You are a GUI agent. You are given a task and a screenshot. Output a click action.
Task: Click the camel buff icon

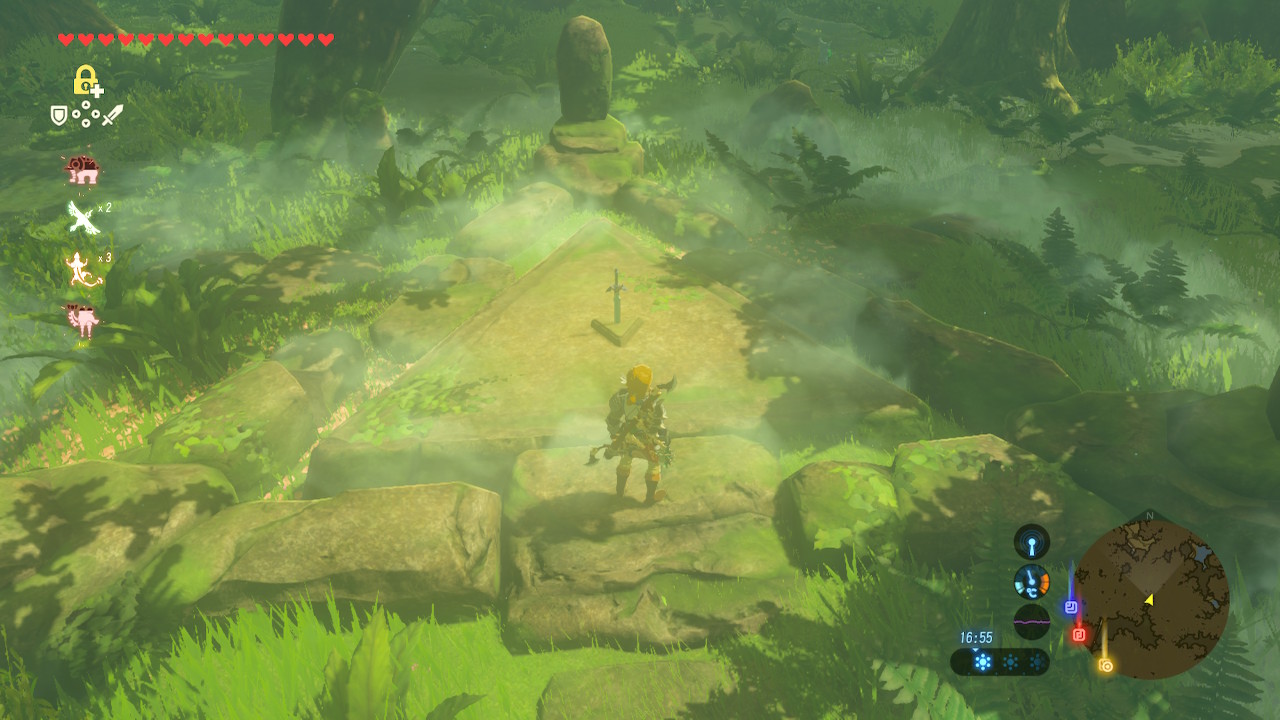tap(82, 321)
